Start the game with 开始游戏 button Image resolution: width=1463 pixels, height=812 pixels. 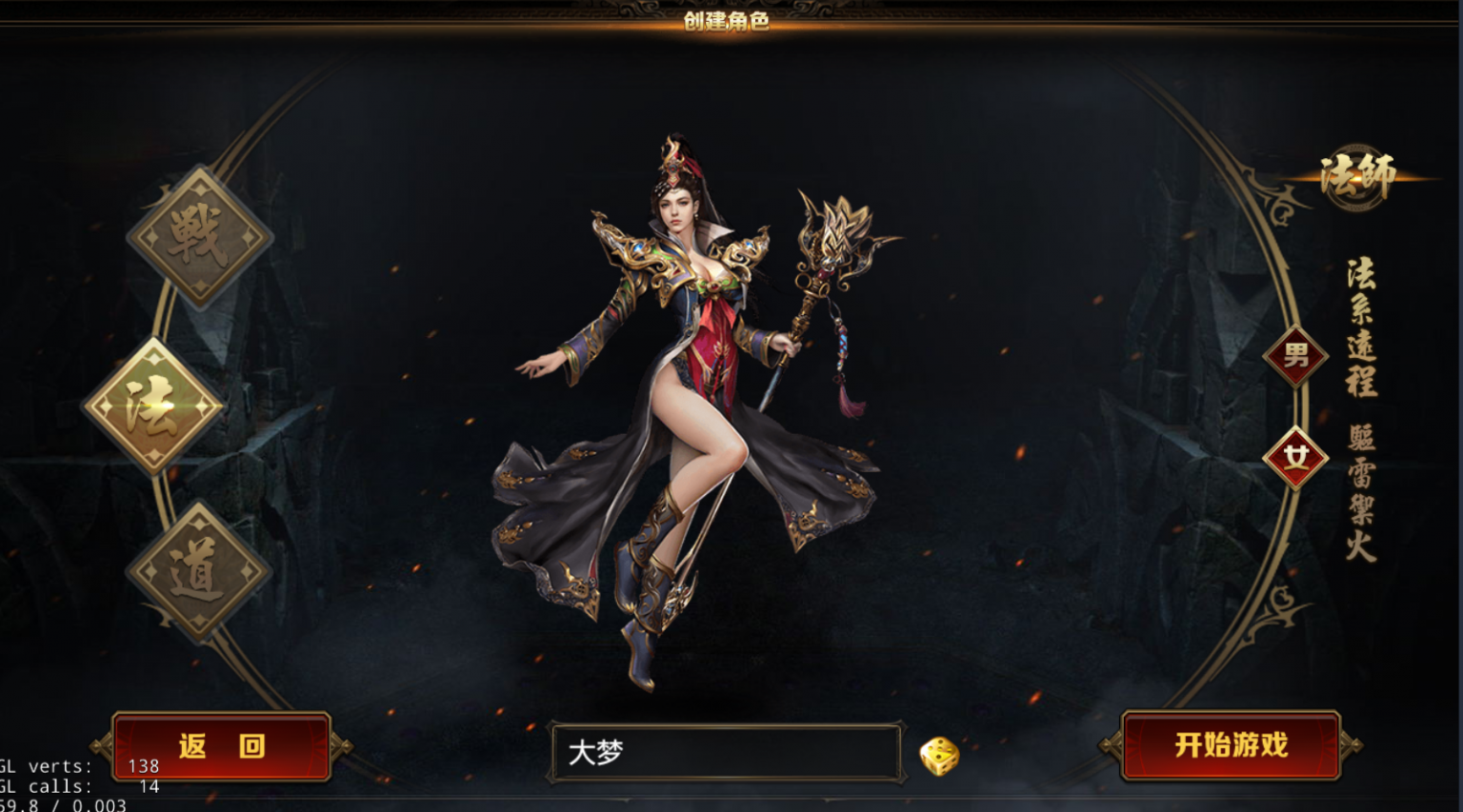point(1231,745)
